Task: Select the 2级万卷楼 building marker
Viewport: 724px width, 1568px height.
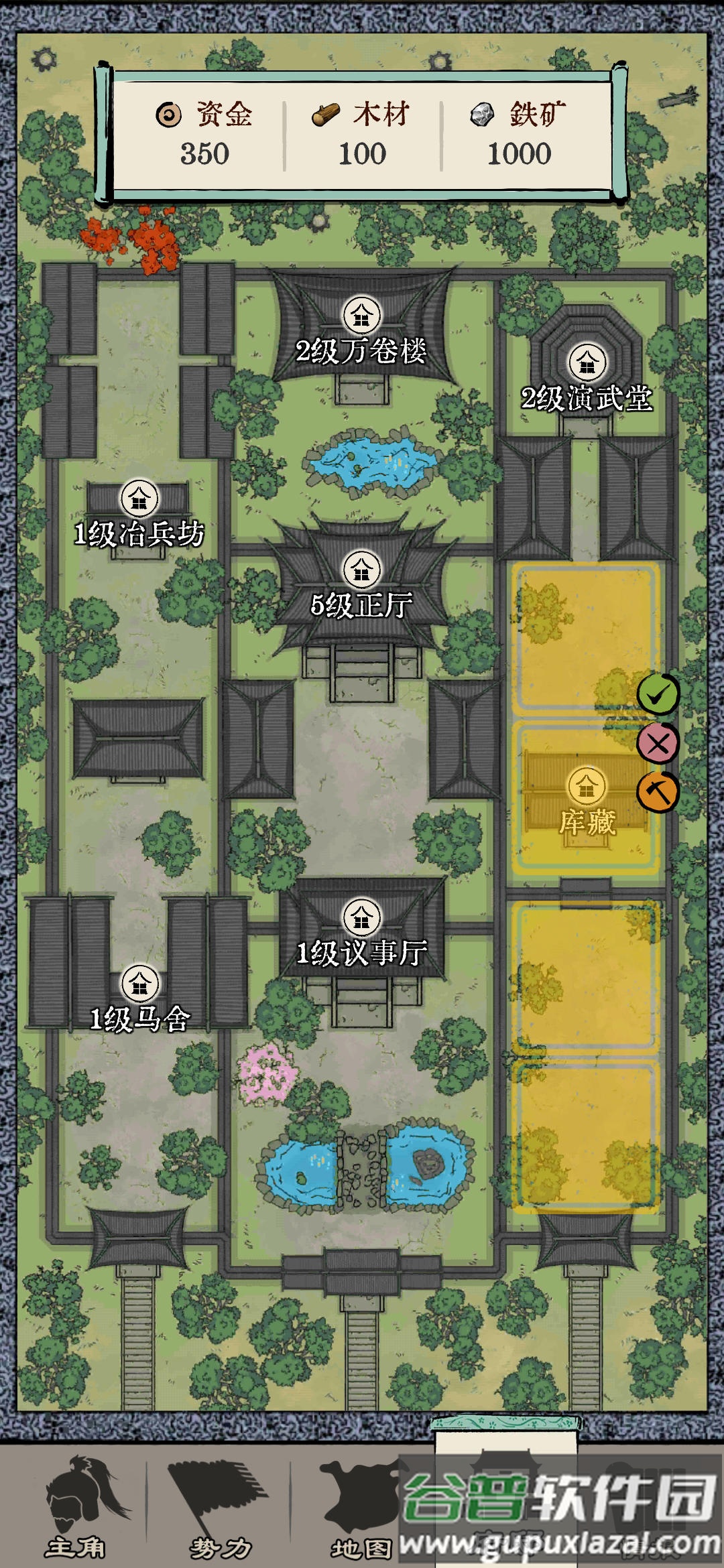Action: 361,315
